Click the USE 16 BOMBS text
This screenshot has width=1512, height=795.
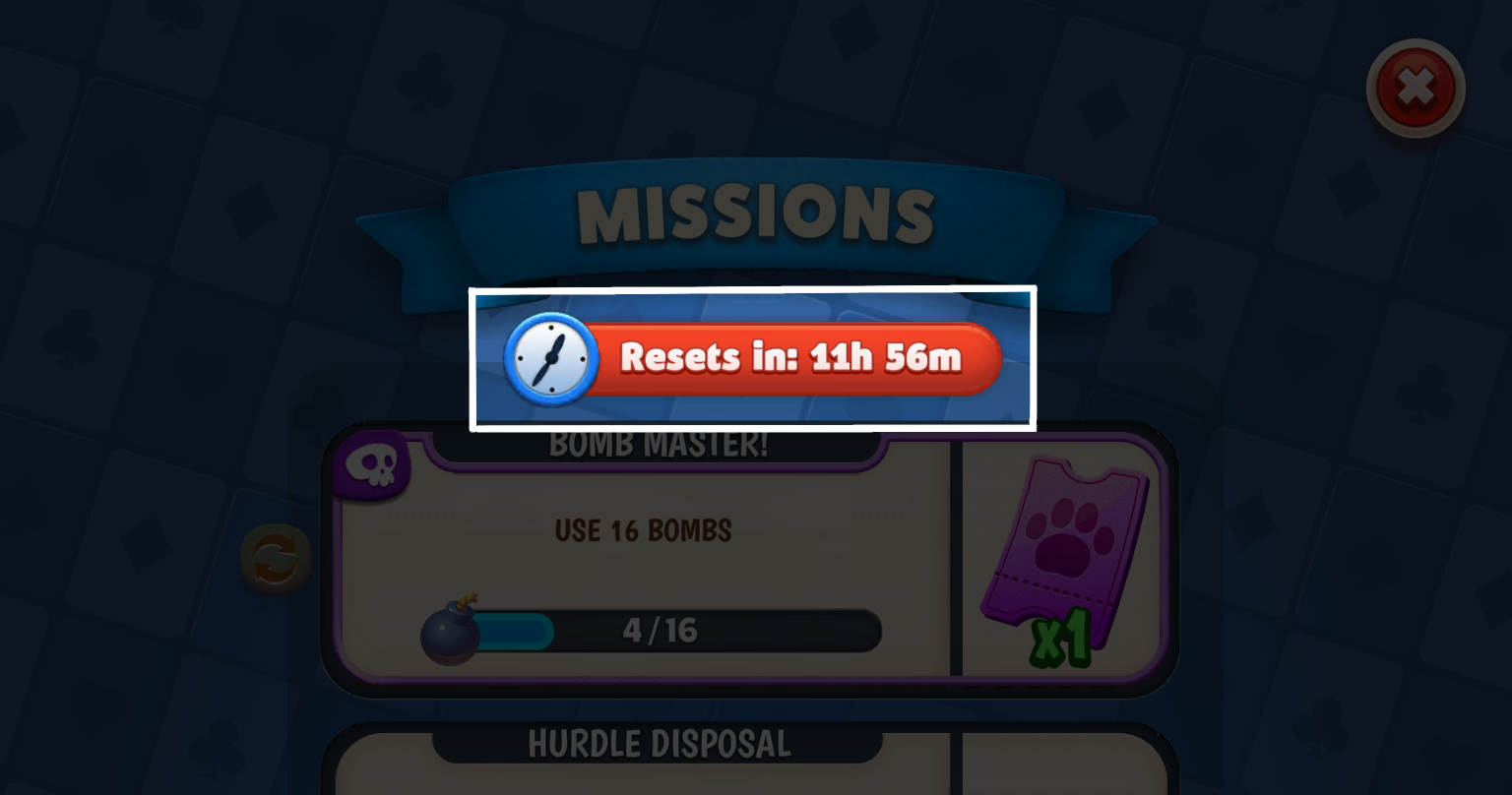(x=645, y=530)
